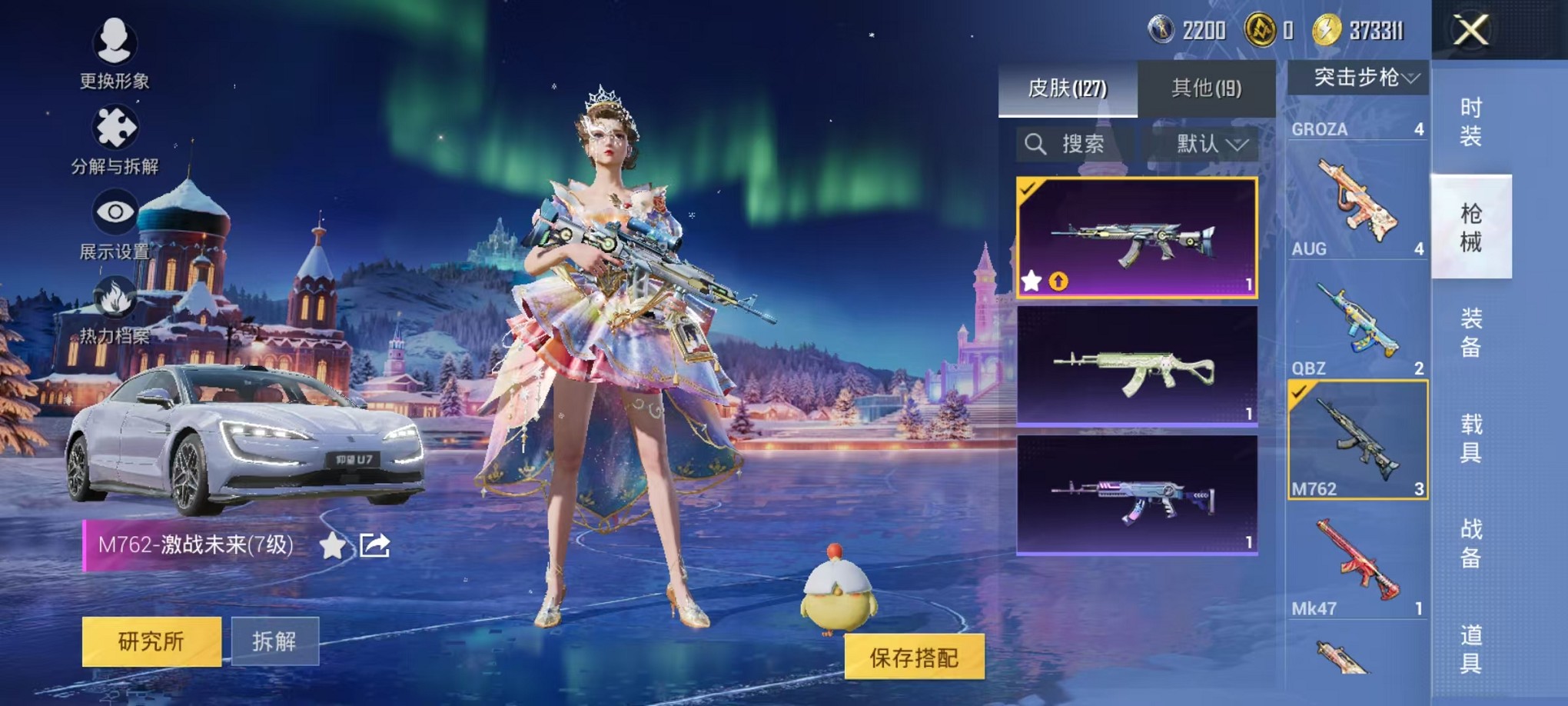Switch to the 时装 outfits category

tap(1470, 122)
